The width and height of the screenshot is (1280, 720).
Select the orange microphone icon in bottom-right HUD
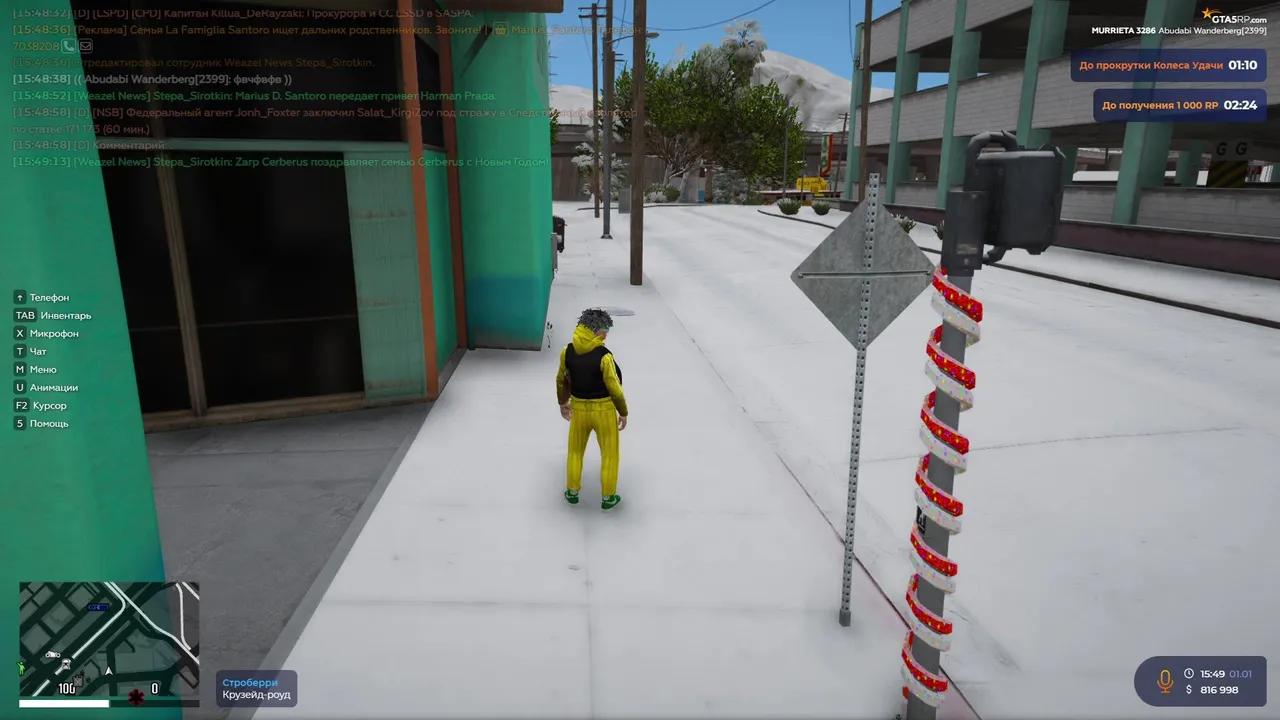coord(1165,680)
